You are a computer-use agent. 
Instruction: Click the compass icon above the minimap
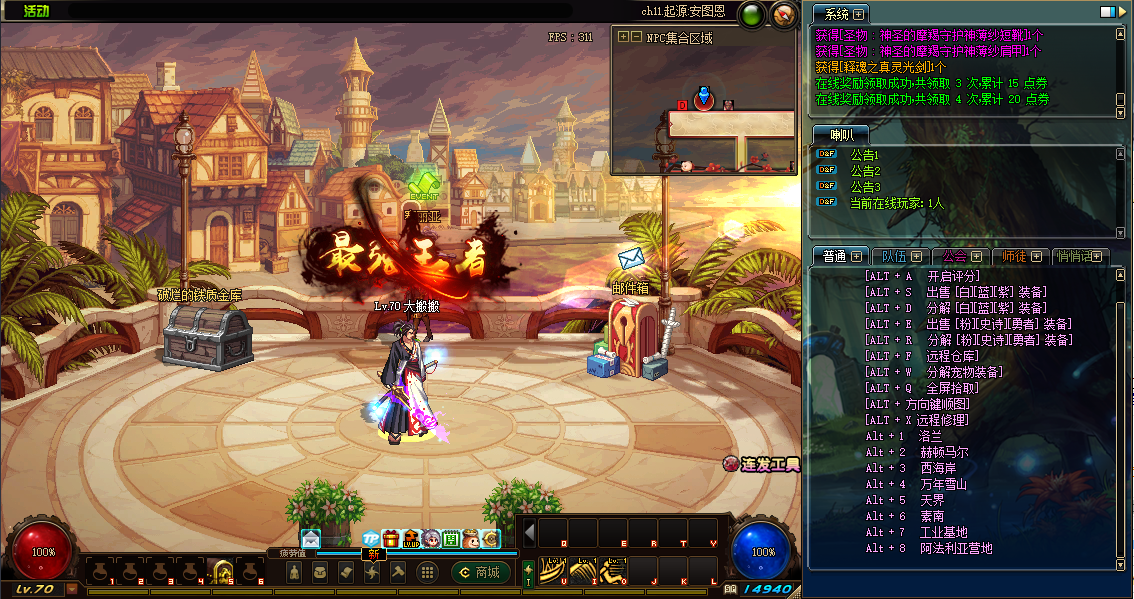tap(784, 15)
